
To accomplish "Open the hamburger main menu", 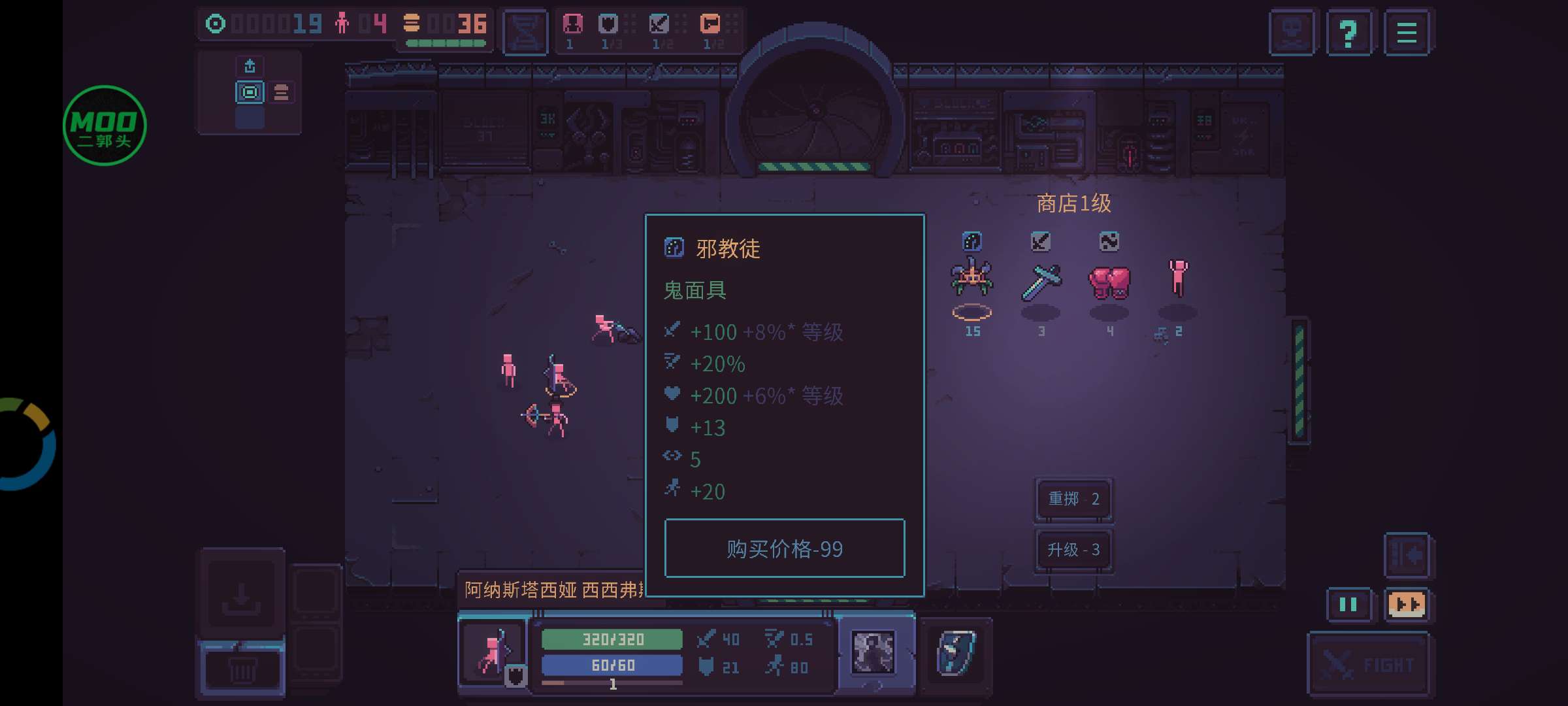I will point(1407,33).
